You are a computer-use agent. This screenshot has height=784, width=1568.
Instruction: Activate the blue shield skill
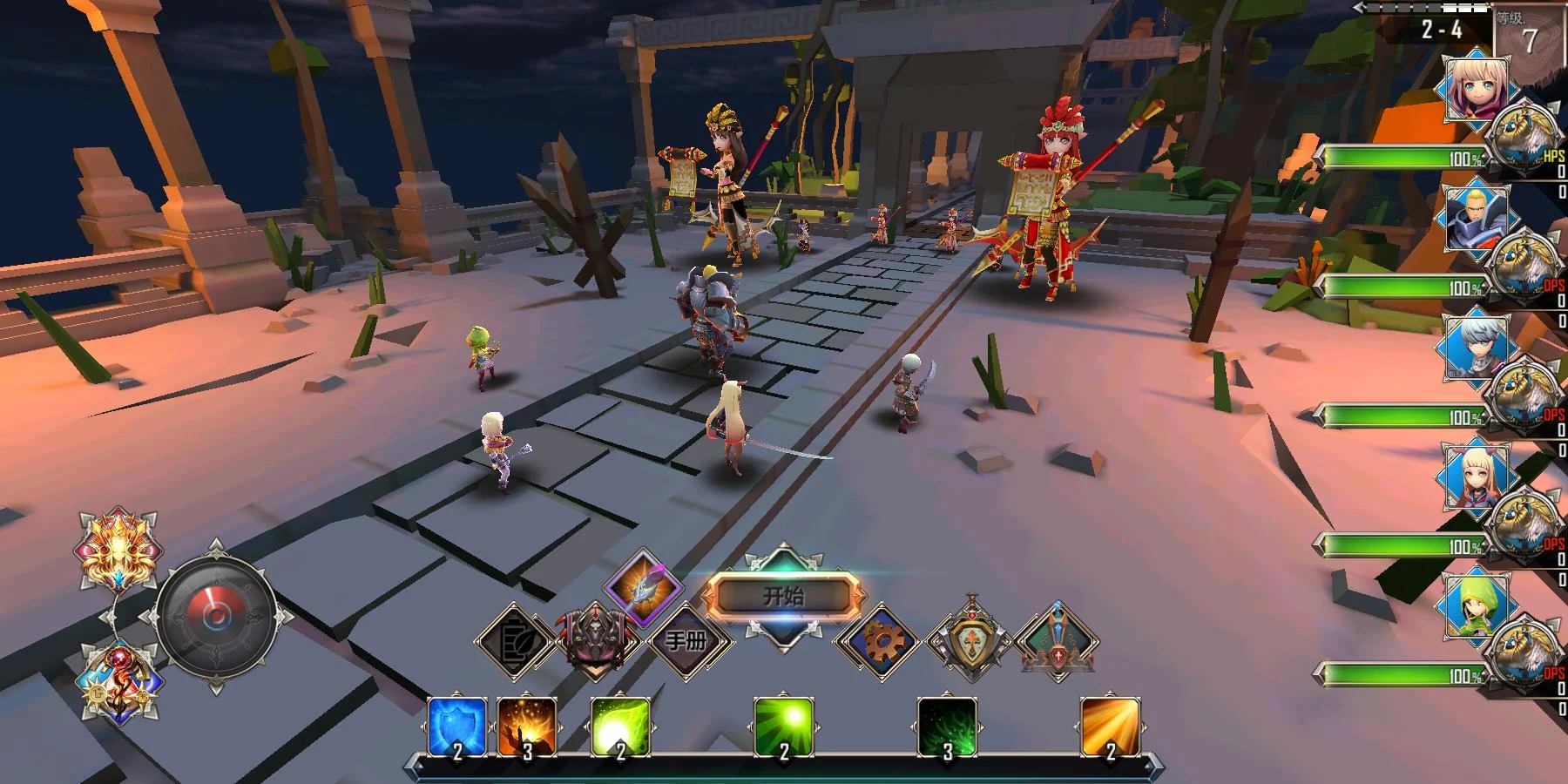click(456, 727)
